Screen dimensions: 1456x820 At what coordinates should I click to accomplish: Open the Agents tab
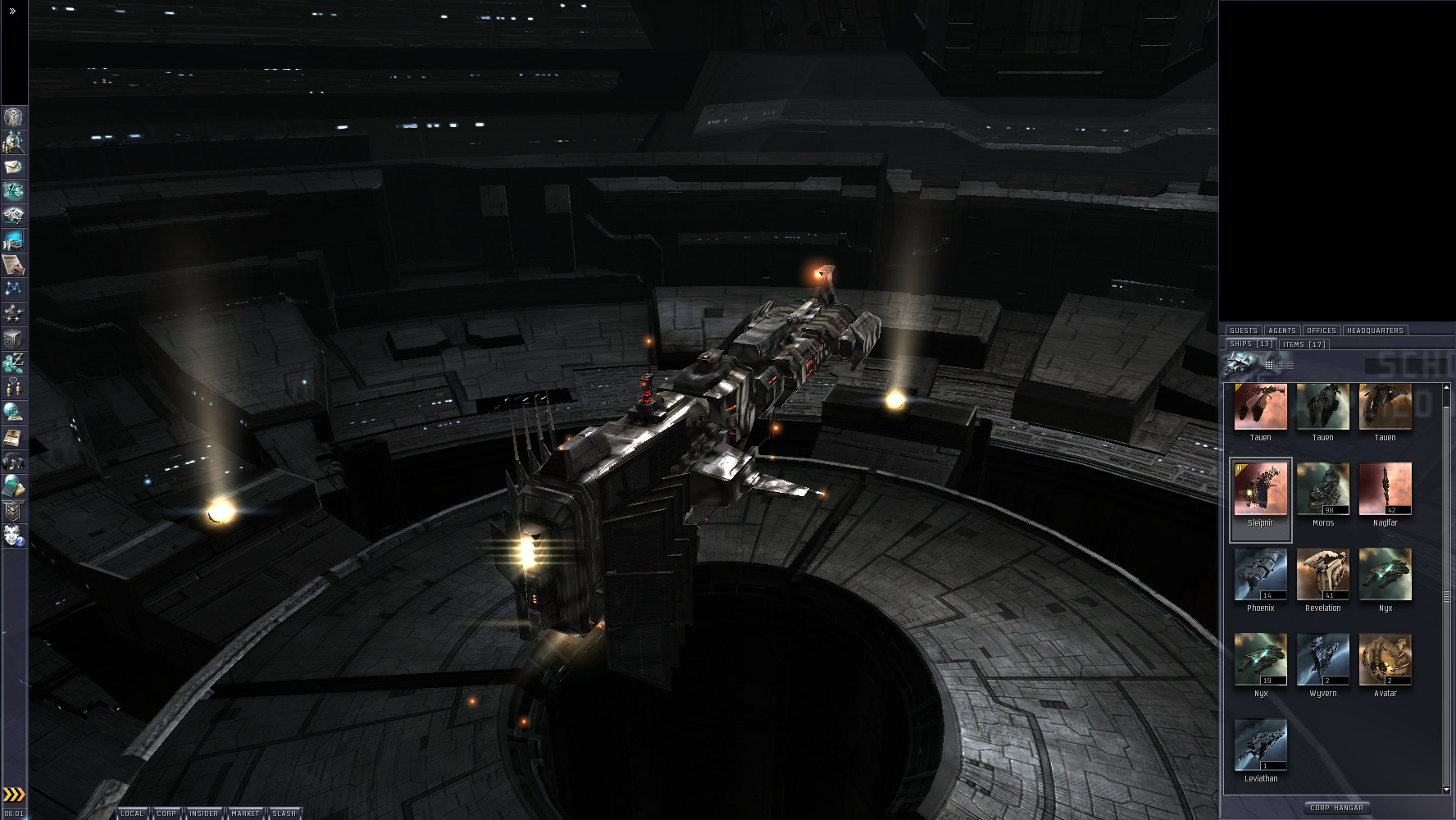(x=1282, y=330)
